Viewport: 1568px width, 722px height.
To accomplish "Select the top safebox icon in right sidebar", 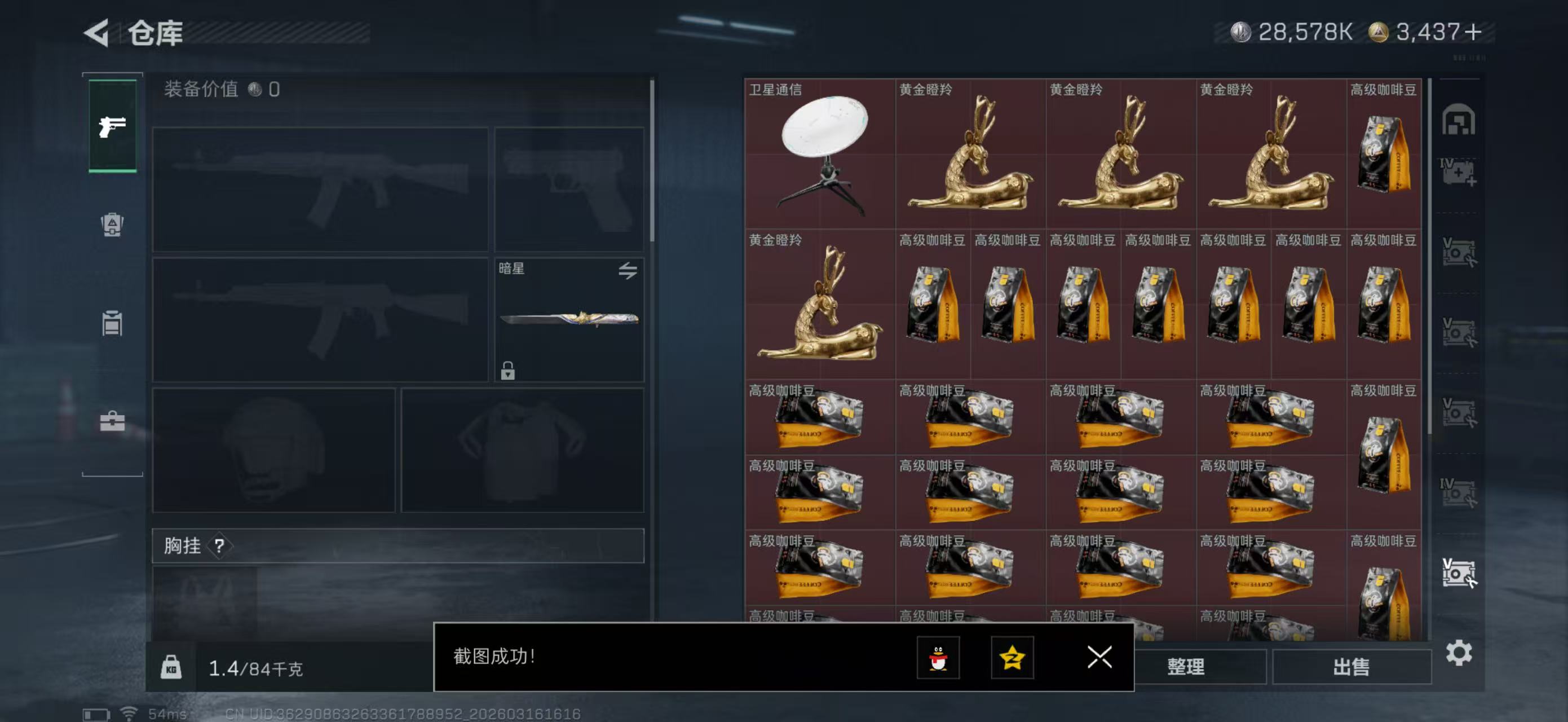I will tap(1460, 121).
